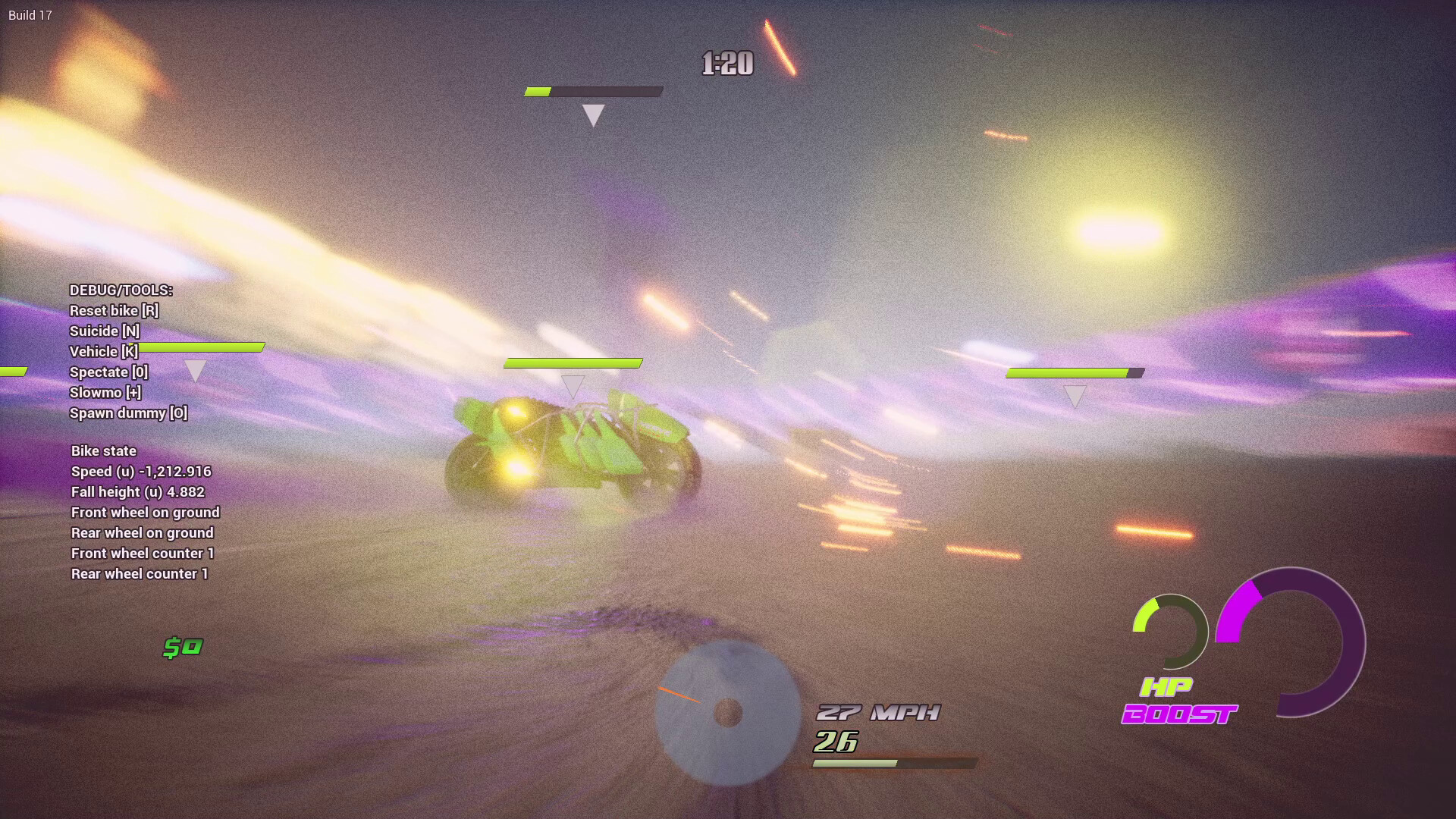
Task: Click the triangle under the top health bar
Action: point(592,115)
